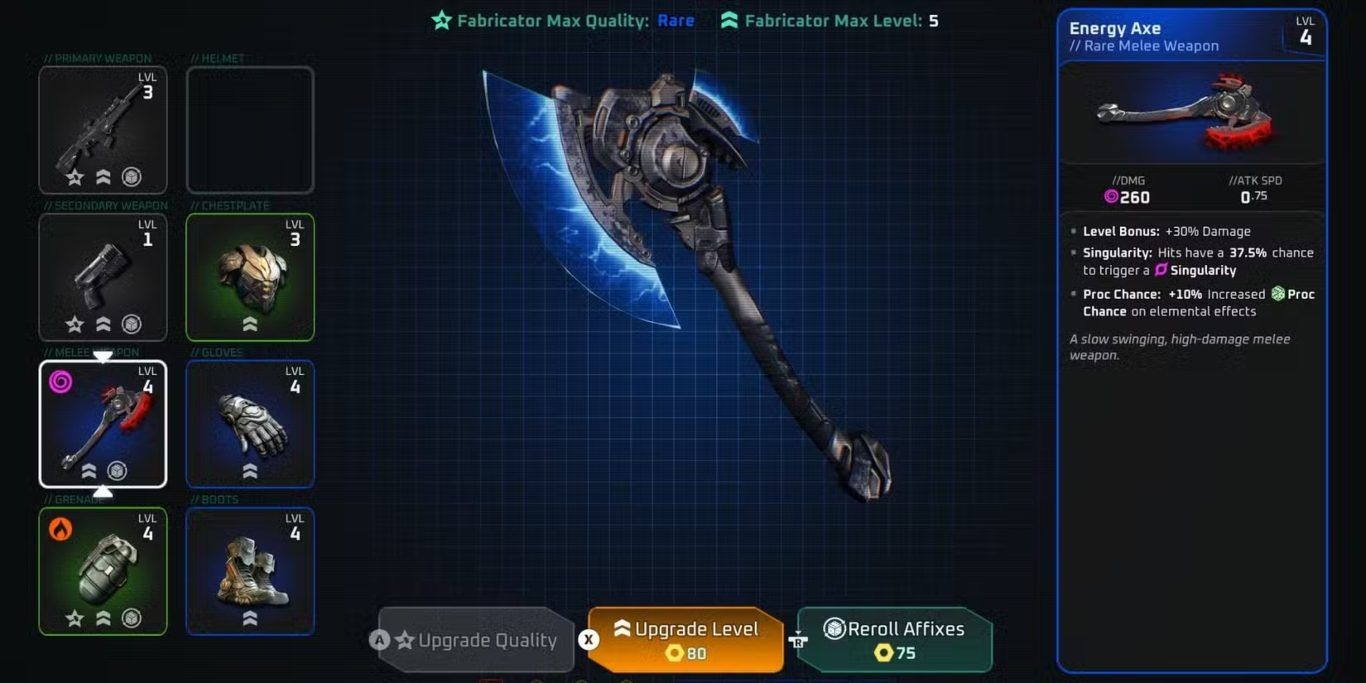
Task: Select the boots equipment slot
Action: (x=250, y=571)
